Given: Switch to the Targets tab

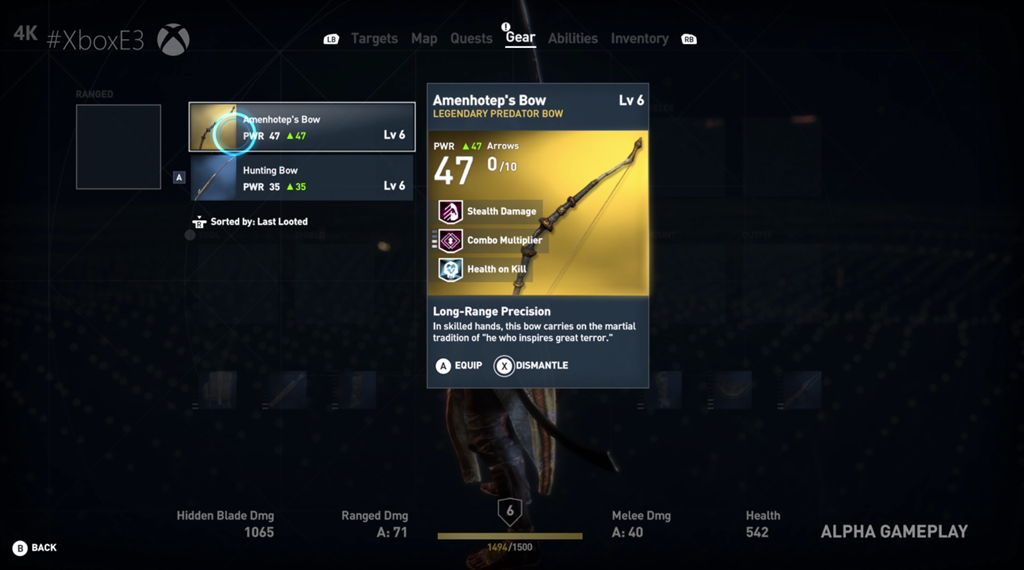Looking at the screenshot, I should (374, 39).
